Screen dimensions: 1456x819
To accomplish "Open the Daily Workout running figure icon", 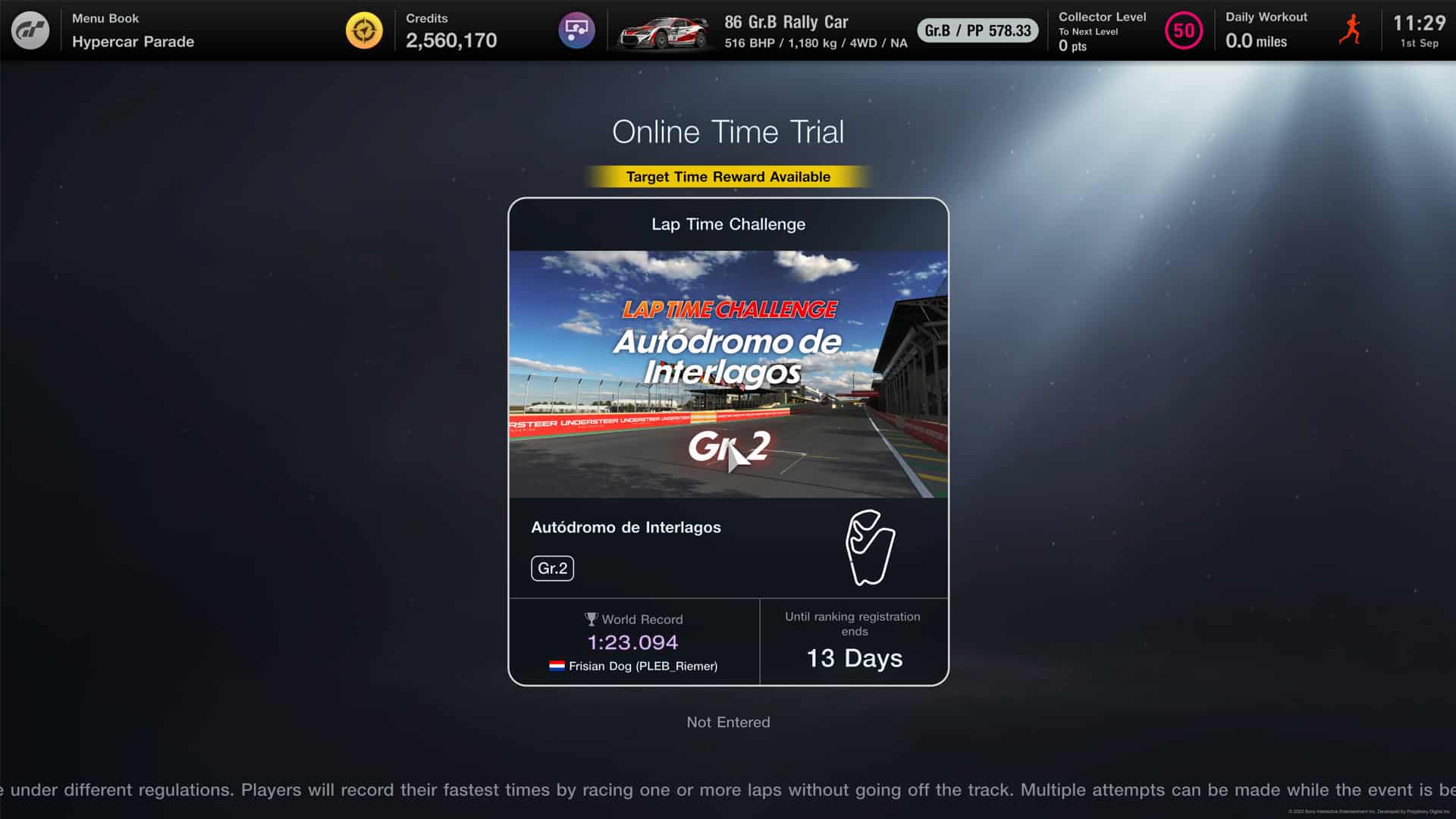I will (1351, 32).
